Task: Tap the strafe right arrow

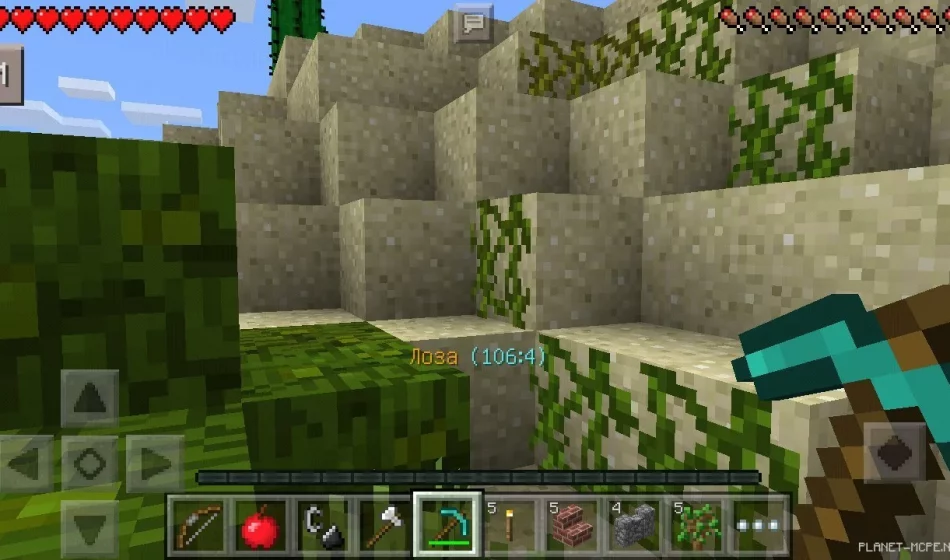Action: coord(153,463)
